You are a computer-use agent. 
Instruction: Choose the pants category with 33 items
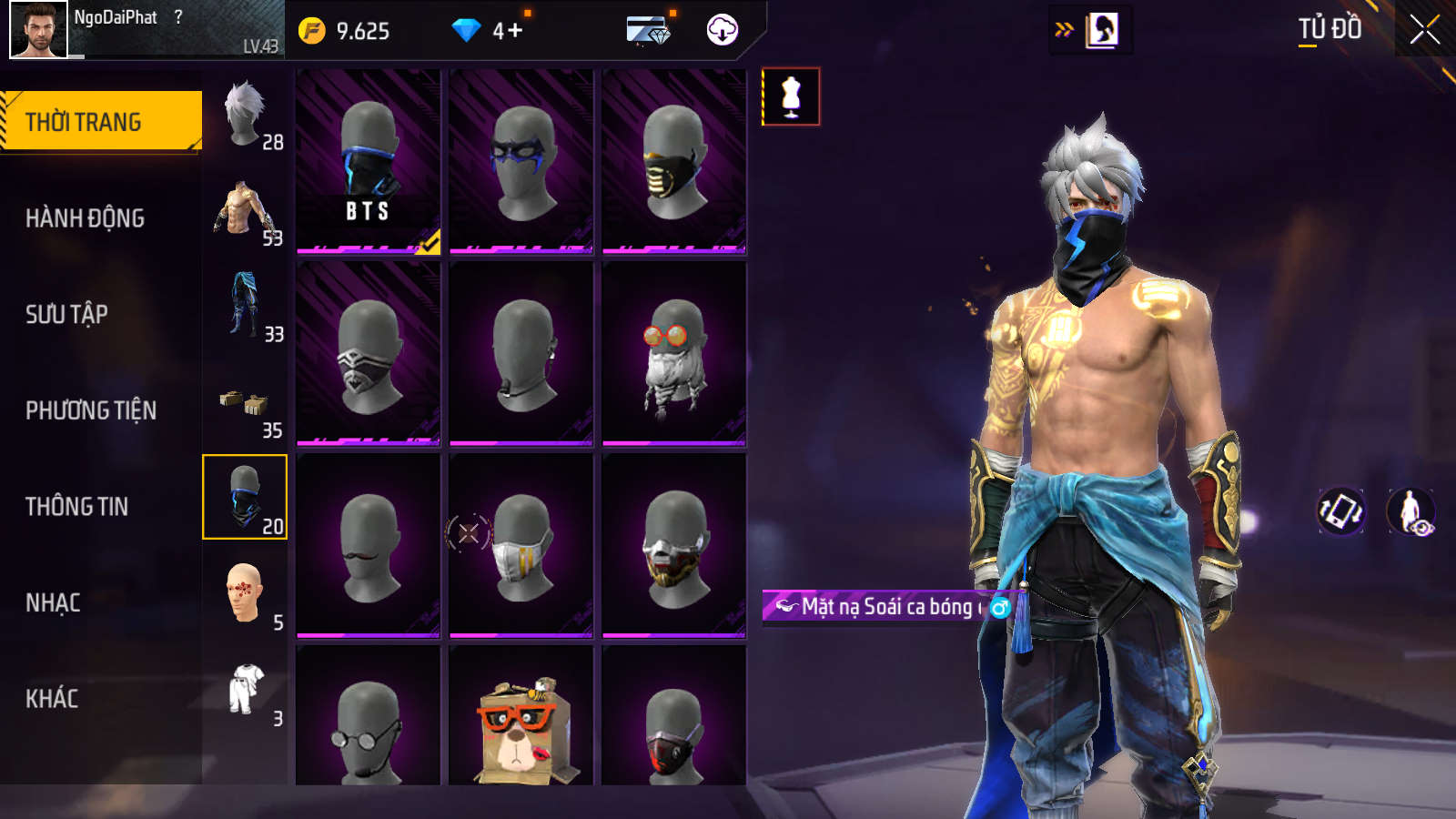246,308
